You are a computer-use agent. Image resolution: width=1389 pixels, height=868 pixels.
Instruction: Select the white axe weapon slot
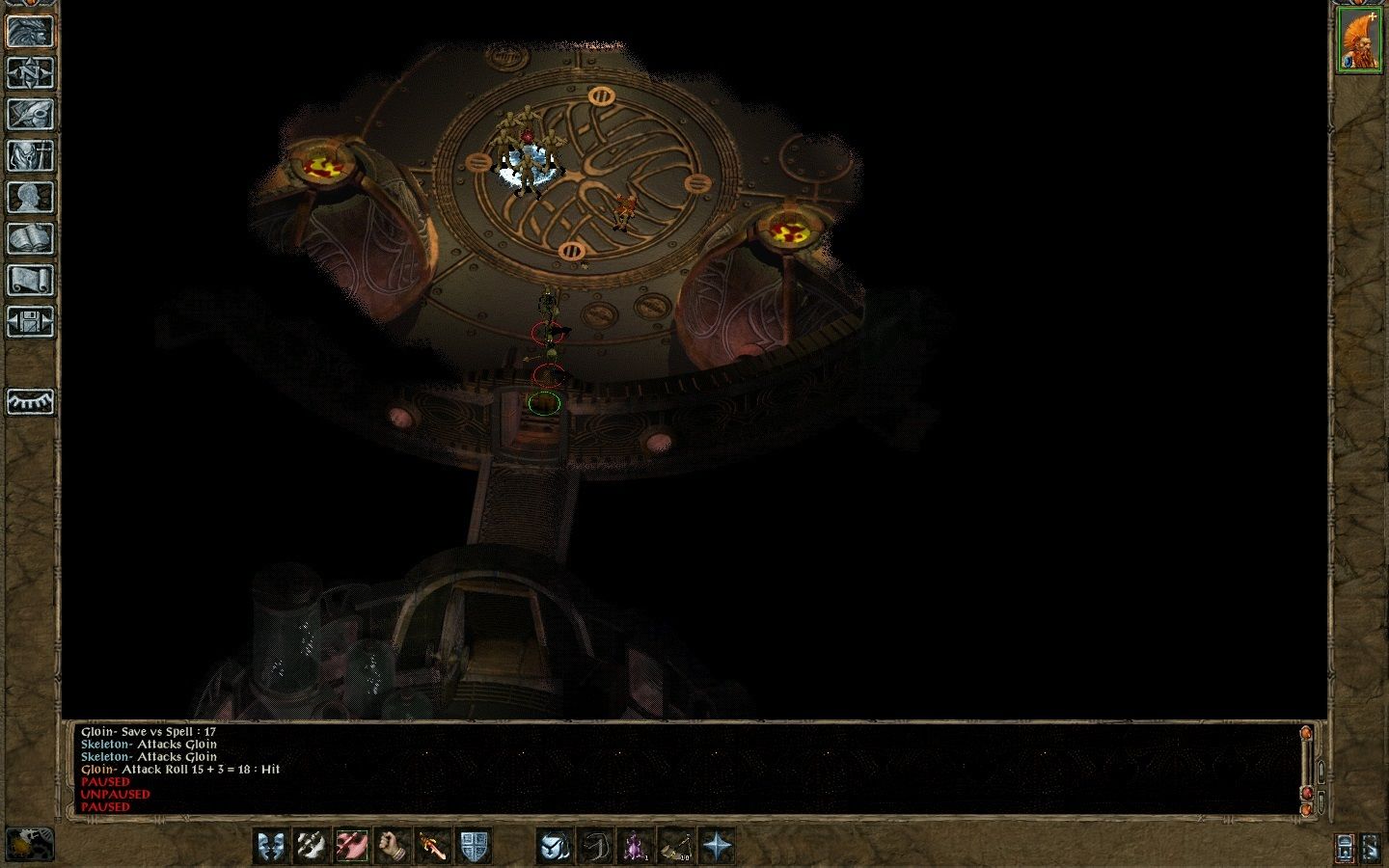pos(313,846)
